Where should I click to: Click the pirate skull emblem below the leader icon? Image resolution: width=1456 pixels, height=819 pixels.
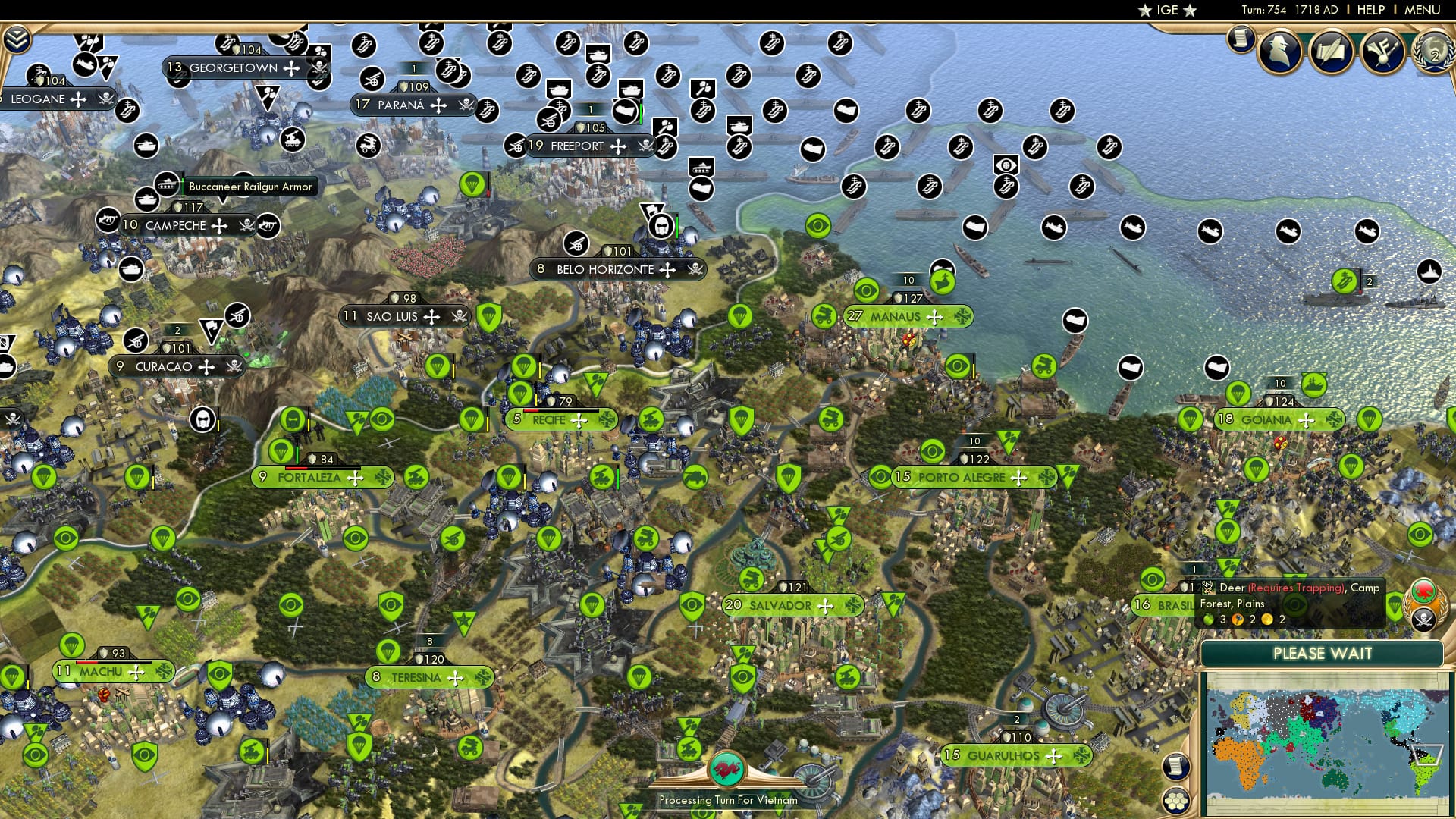(1423, 620)
